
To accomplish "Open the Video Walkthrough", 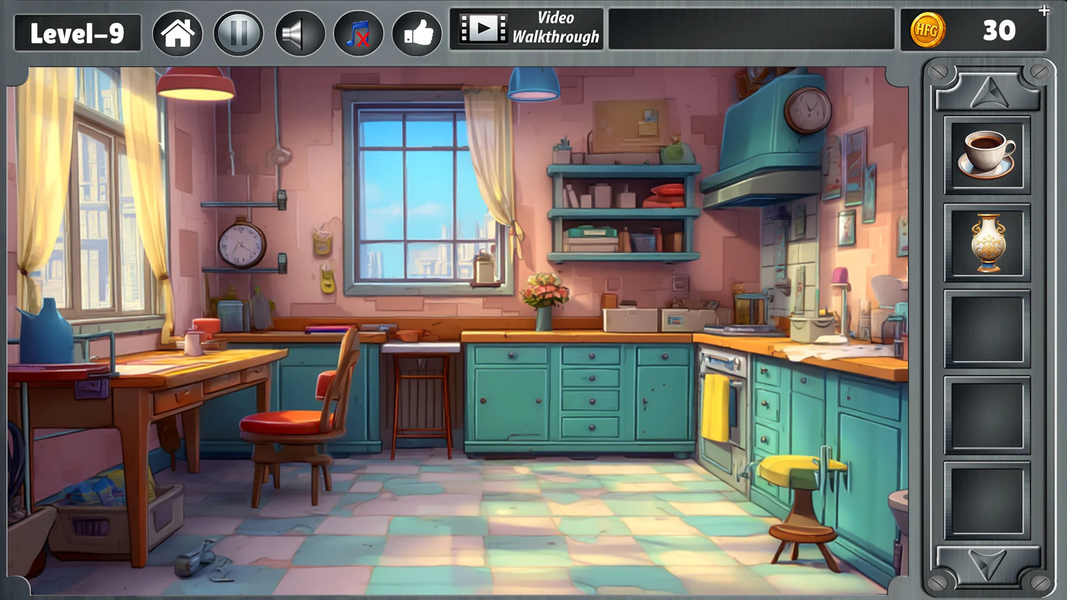I will [527, 29].
